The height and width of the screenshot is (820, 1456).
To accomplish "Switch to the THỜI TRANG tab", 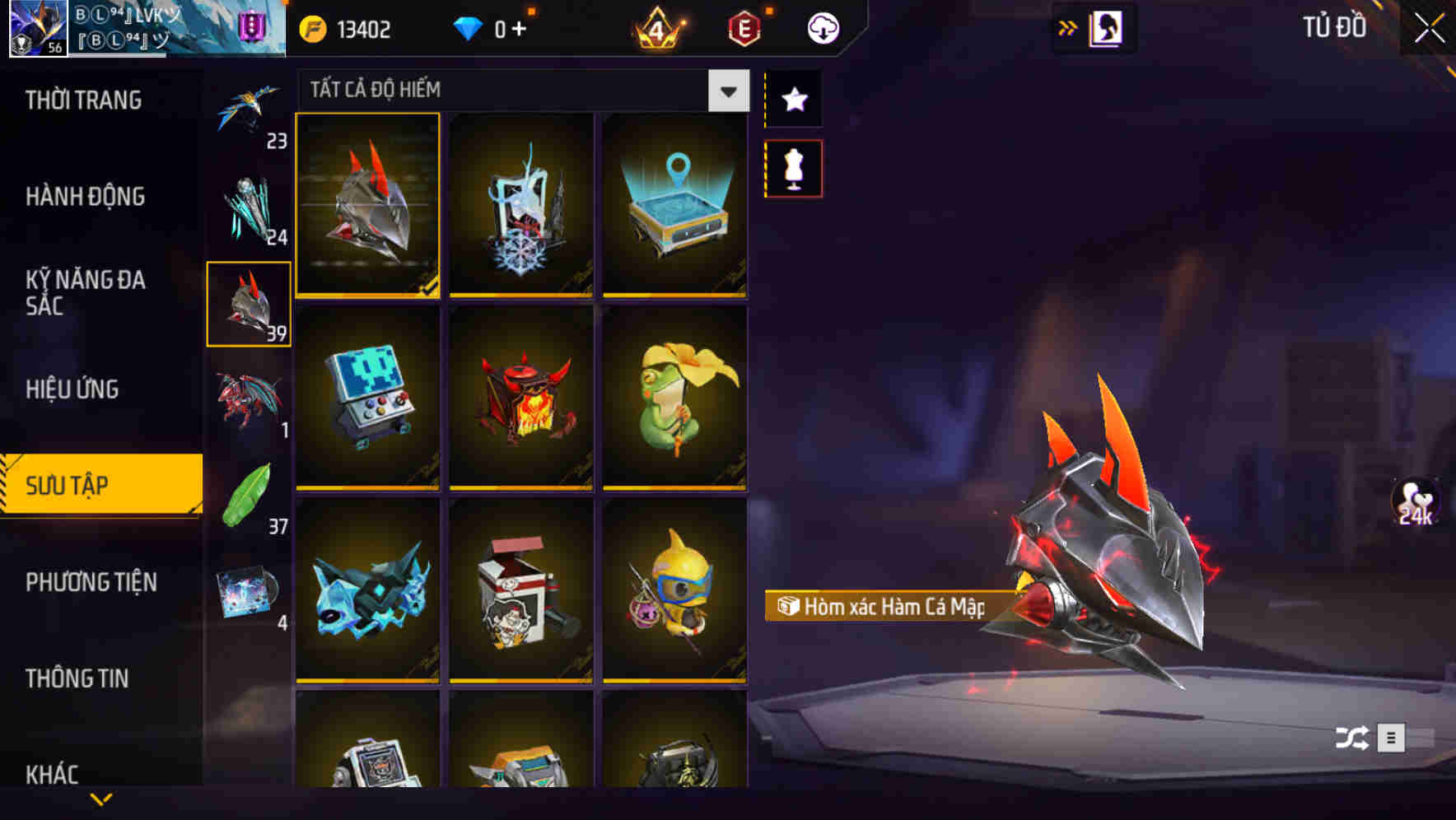I will (x=82, y=100).
